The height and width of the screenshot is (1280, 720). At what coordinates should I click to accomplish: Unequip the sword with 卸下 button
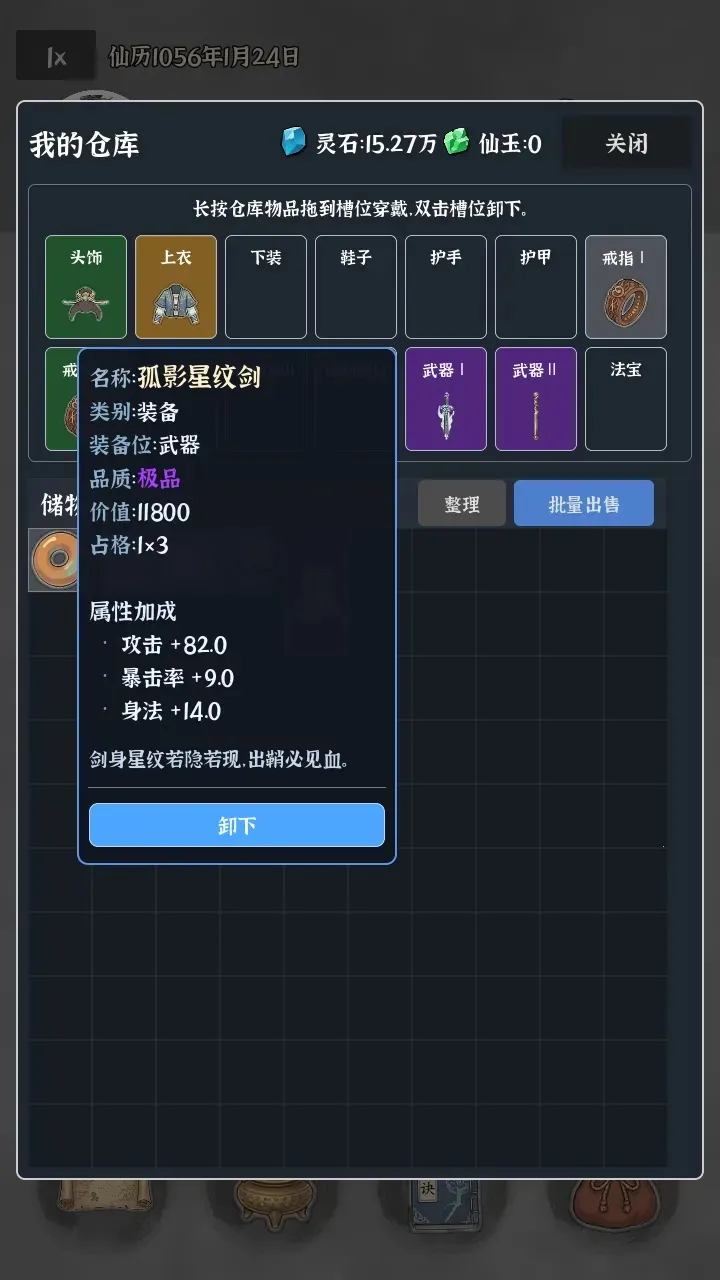tap(237, 825)
